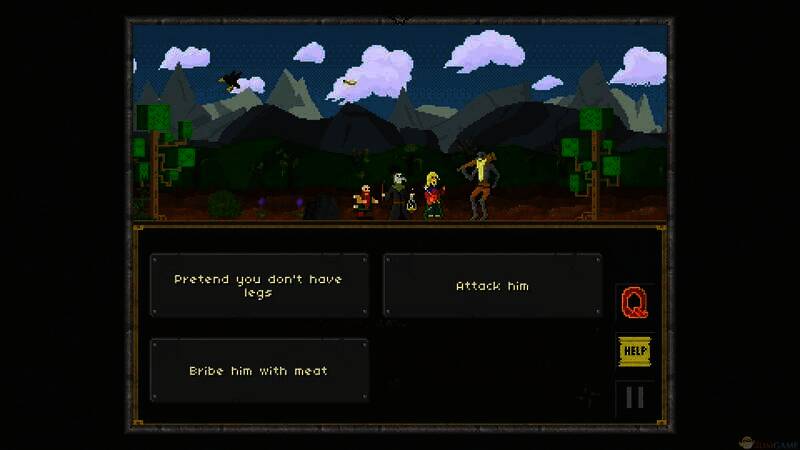The image size is (800, 450).
Task: Open the red Q quest icon
Action: pos(634,302)
